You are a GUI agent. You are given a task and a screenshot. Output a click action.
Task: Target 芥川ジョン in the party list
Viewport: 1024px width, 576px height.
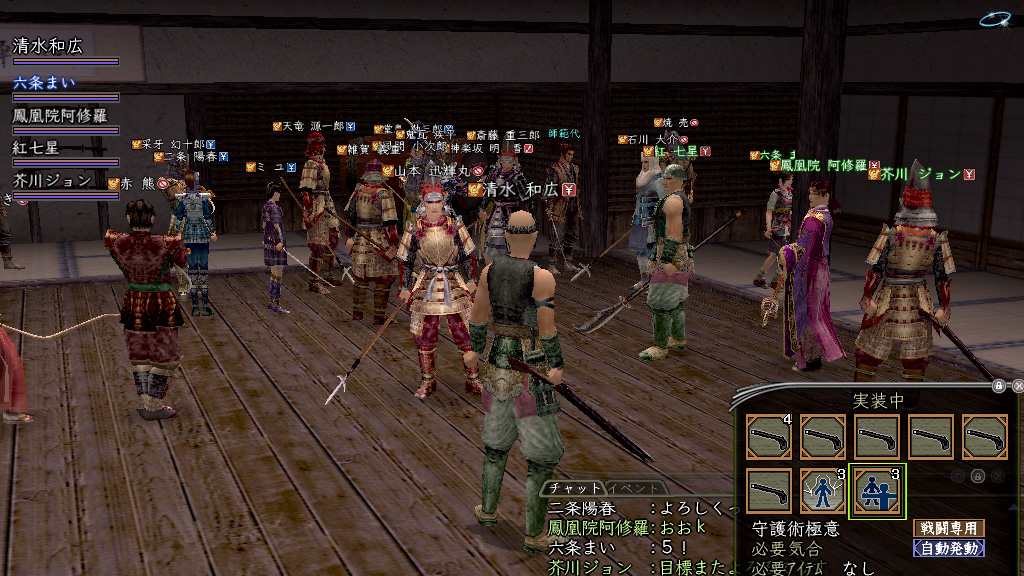click(x=54, y=181)
